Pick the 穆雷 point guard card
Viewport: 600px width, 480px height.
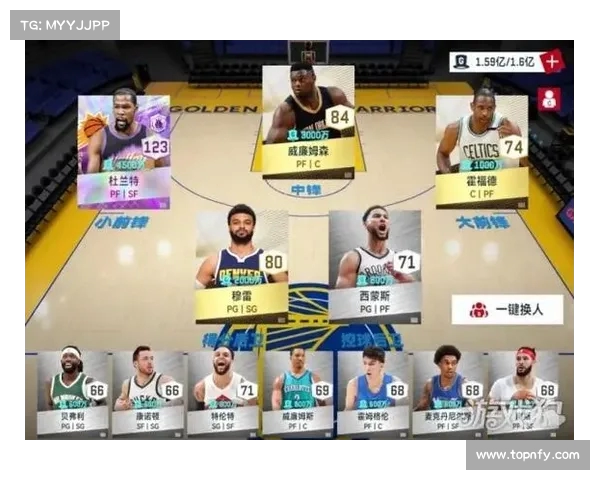[x=241, y=265]
